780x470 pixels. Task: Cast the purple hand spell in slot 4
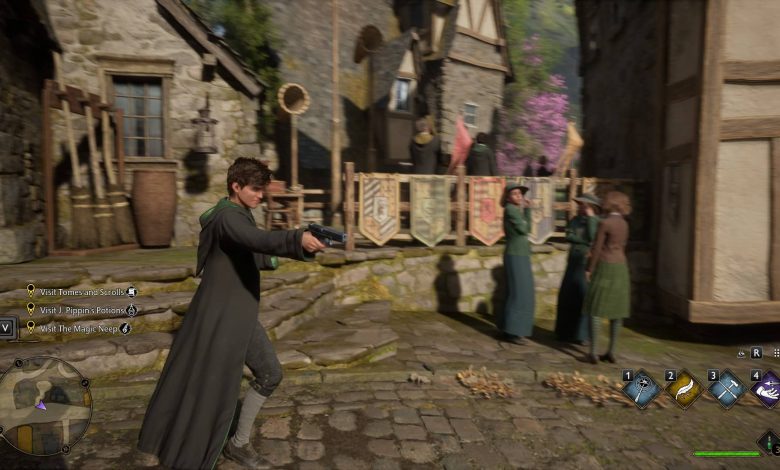point(767,390)
